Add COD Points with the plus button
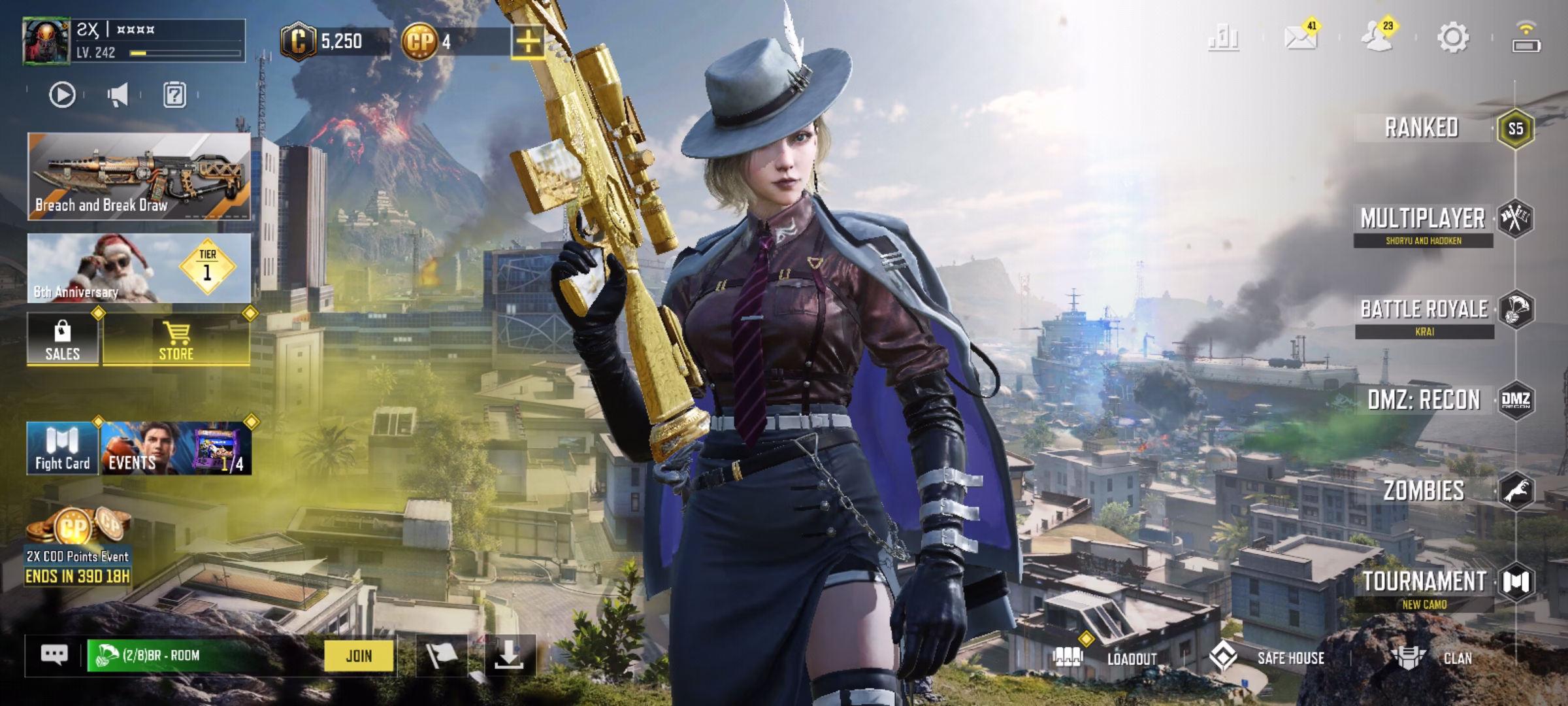Viewport: 1568px width, 706px height. click(x=528, y=42)
